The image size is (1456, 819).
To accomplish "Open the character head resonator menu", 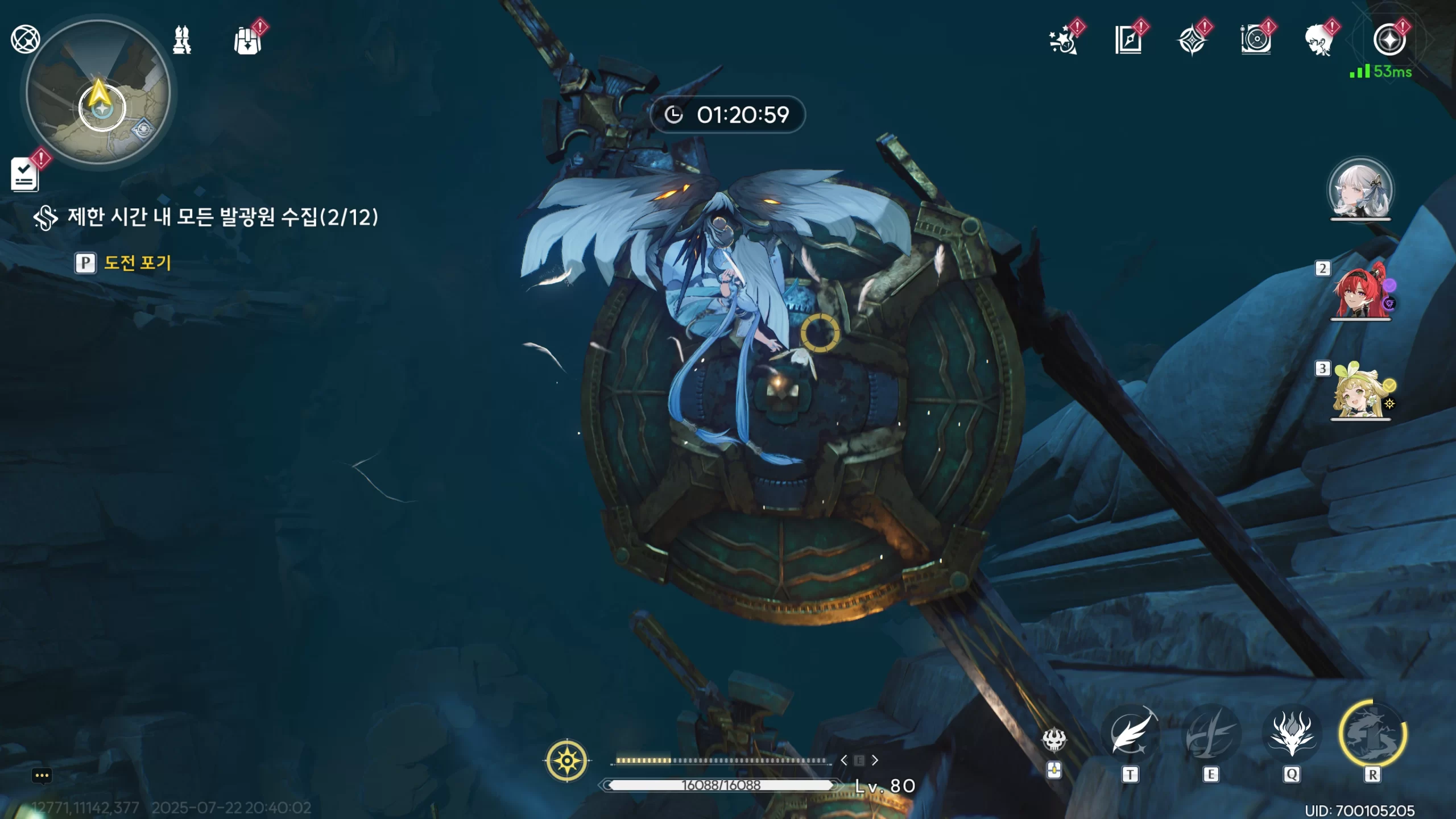I will click(1318, 41).
